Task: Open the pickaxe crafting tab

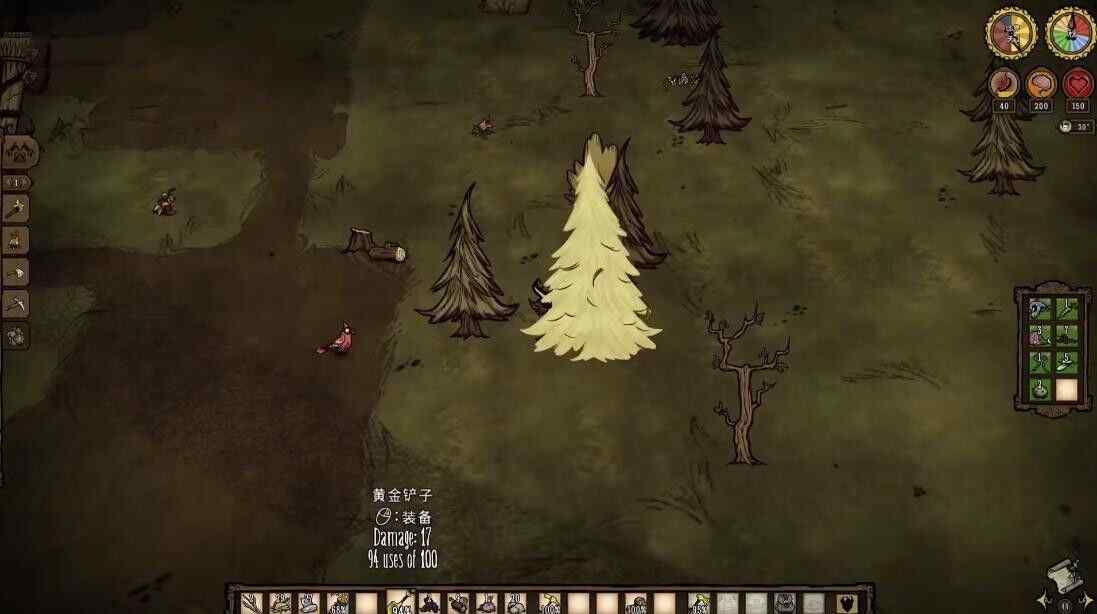Action: pyautogui.click(x=16, y=304)
